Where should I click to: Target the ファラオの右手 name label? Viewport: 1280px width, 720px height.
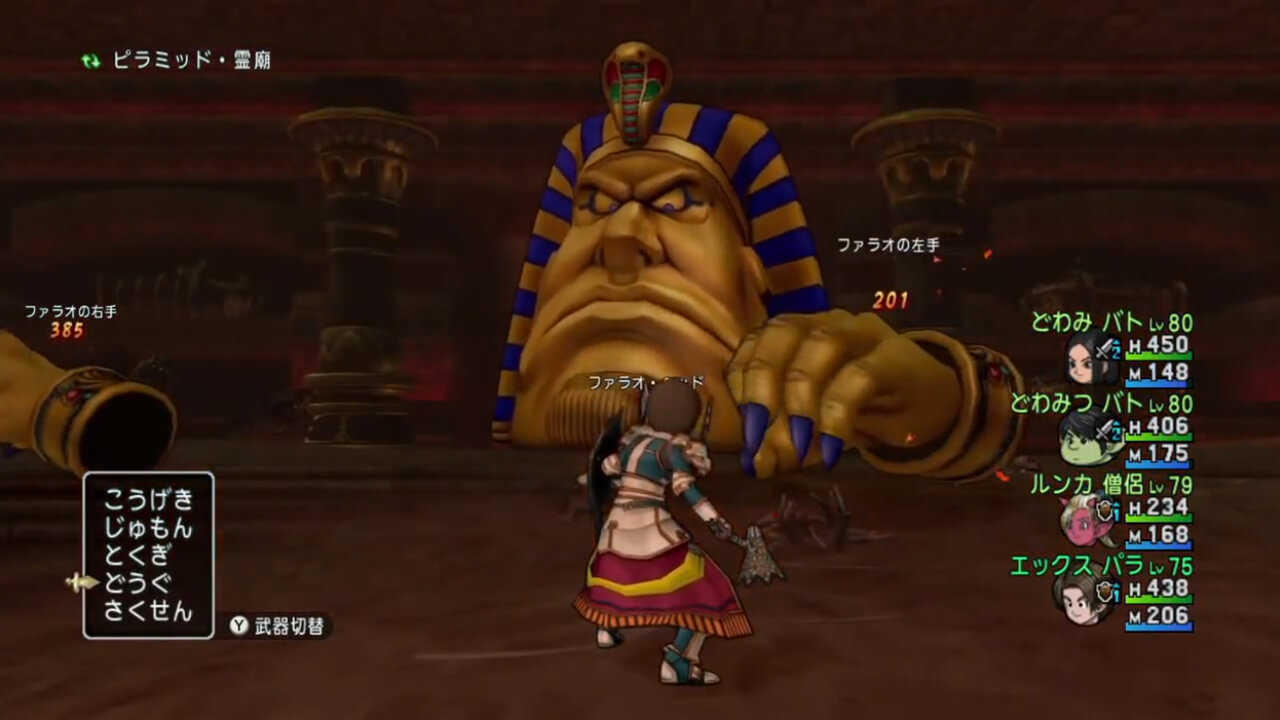coord(71,311)
